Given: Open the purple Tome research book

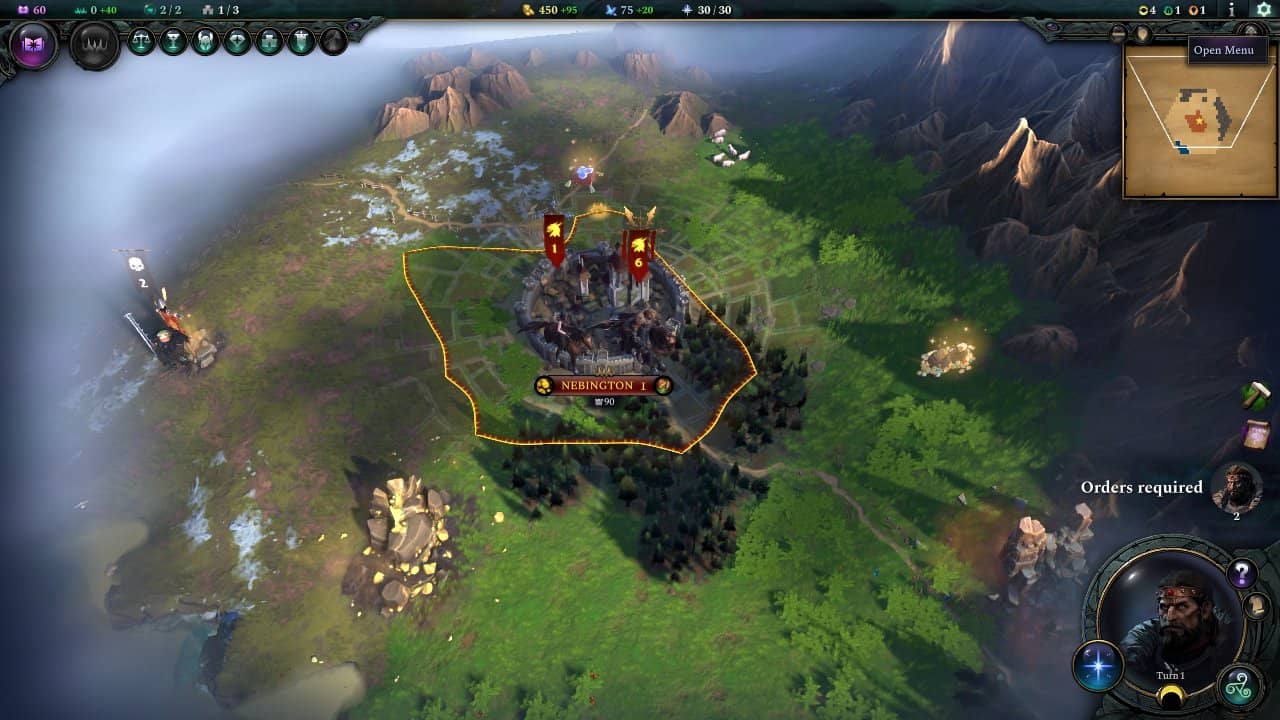Looking at the screenshot, I should point(34,45).
